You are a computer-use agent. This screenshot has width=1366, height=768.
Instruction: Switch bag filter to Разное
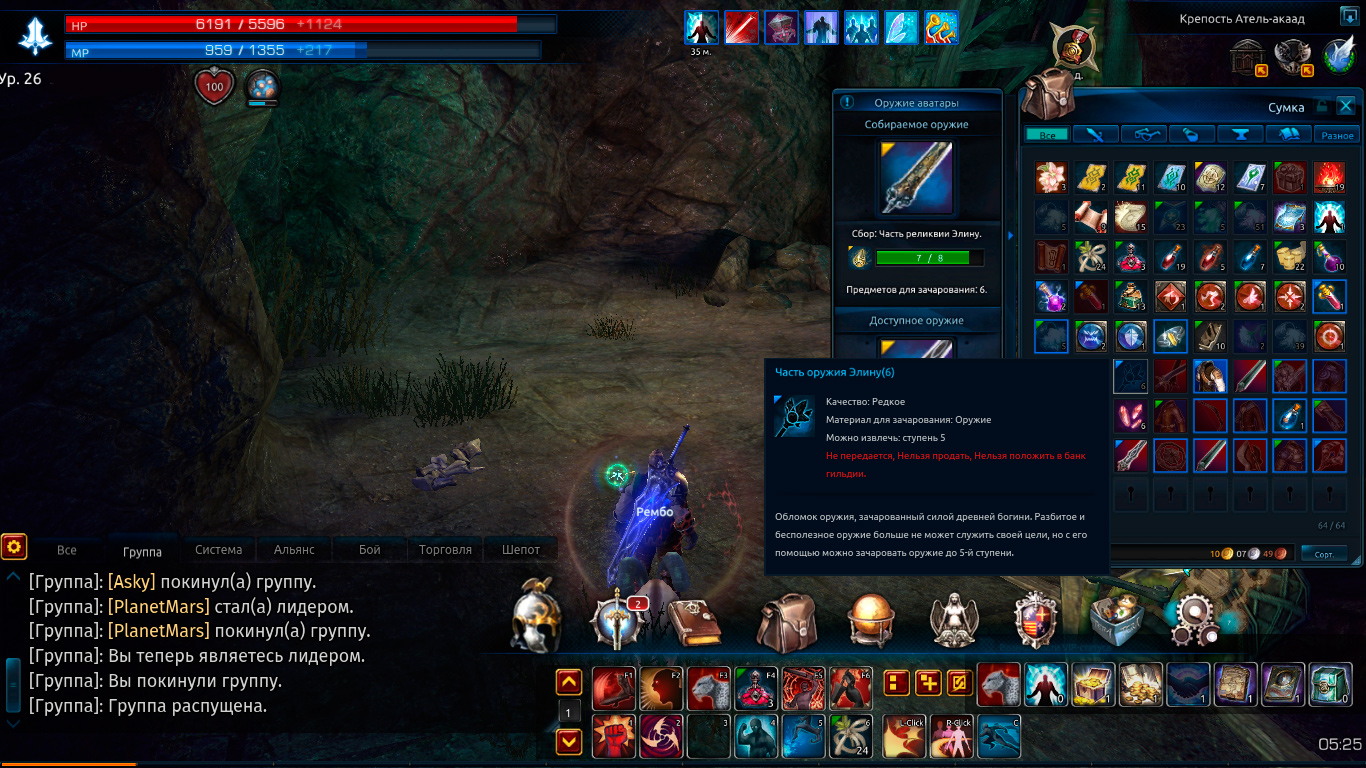coord(1337,135)
